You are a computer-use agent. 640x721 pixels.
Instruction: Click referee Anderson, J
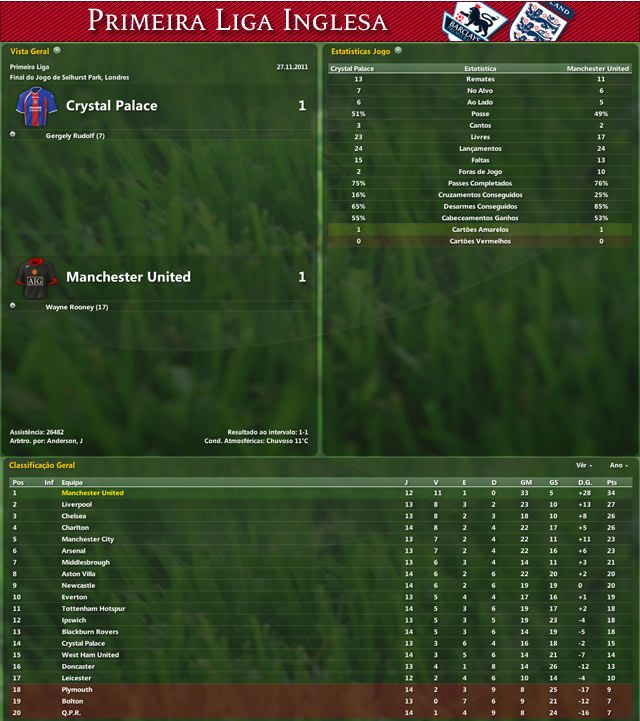pyautogui.click(x=66, y=440)
